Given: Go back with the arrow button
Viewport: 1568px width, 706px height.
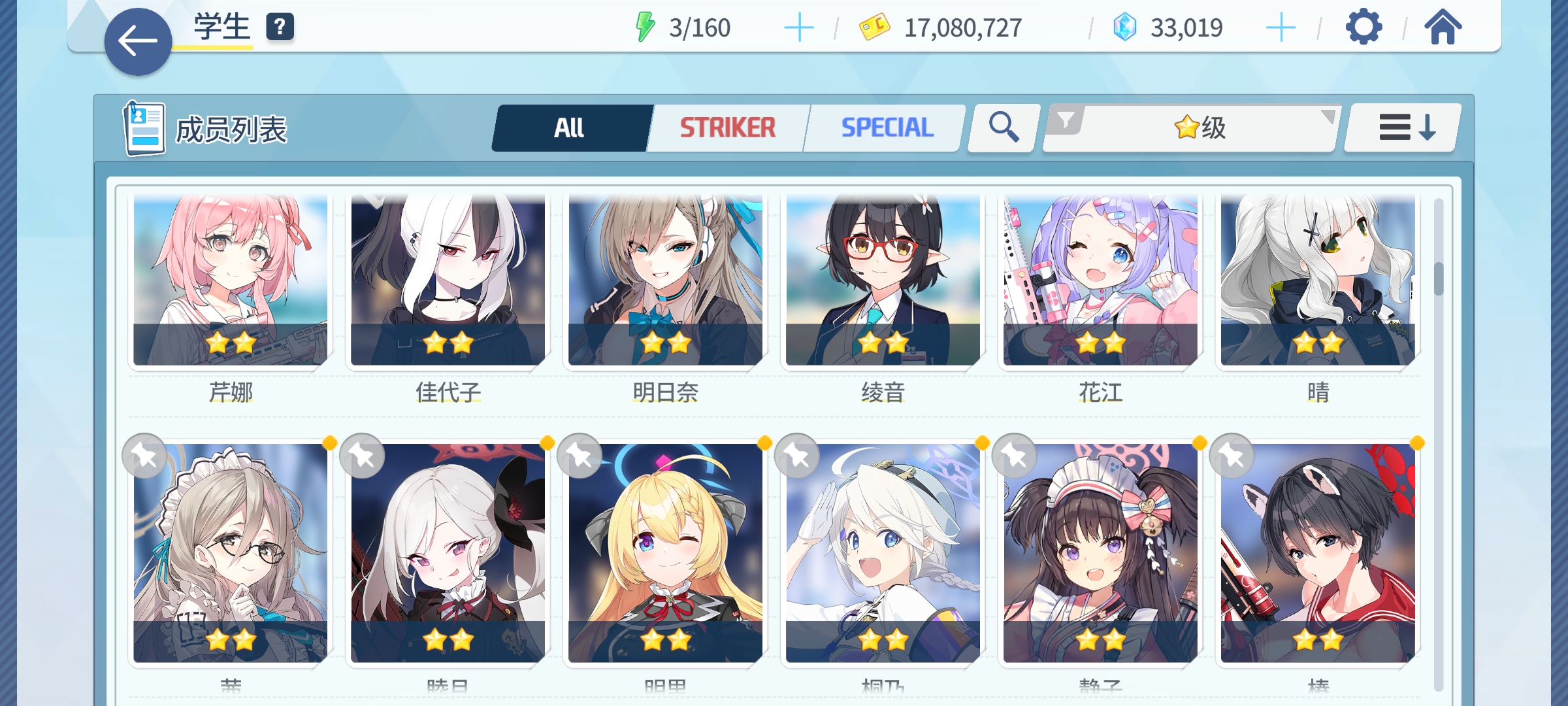Looking at the screenshot, I should coord(138,42).
